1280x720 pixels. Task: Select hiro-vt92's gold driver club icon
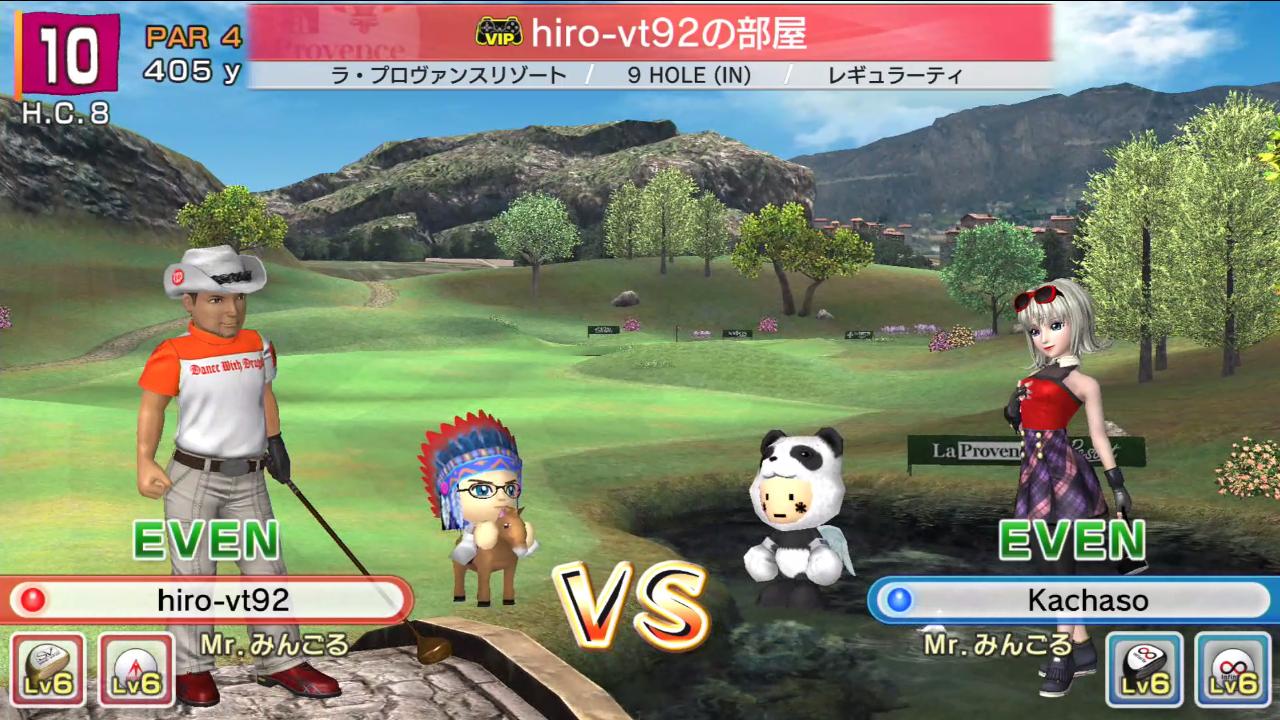(x=47, y=669)
